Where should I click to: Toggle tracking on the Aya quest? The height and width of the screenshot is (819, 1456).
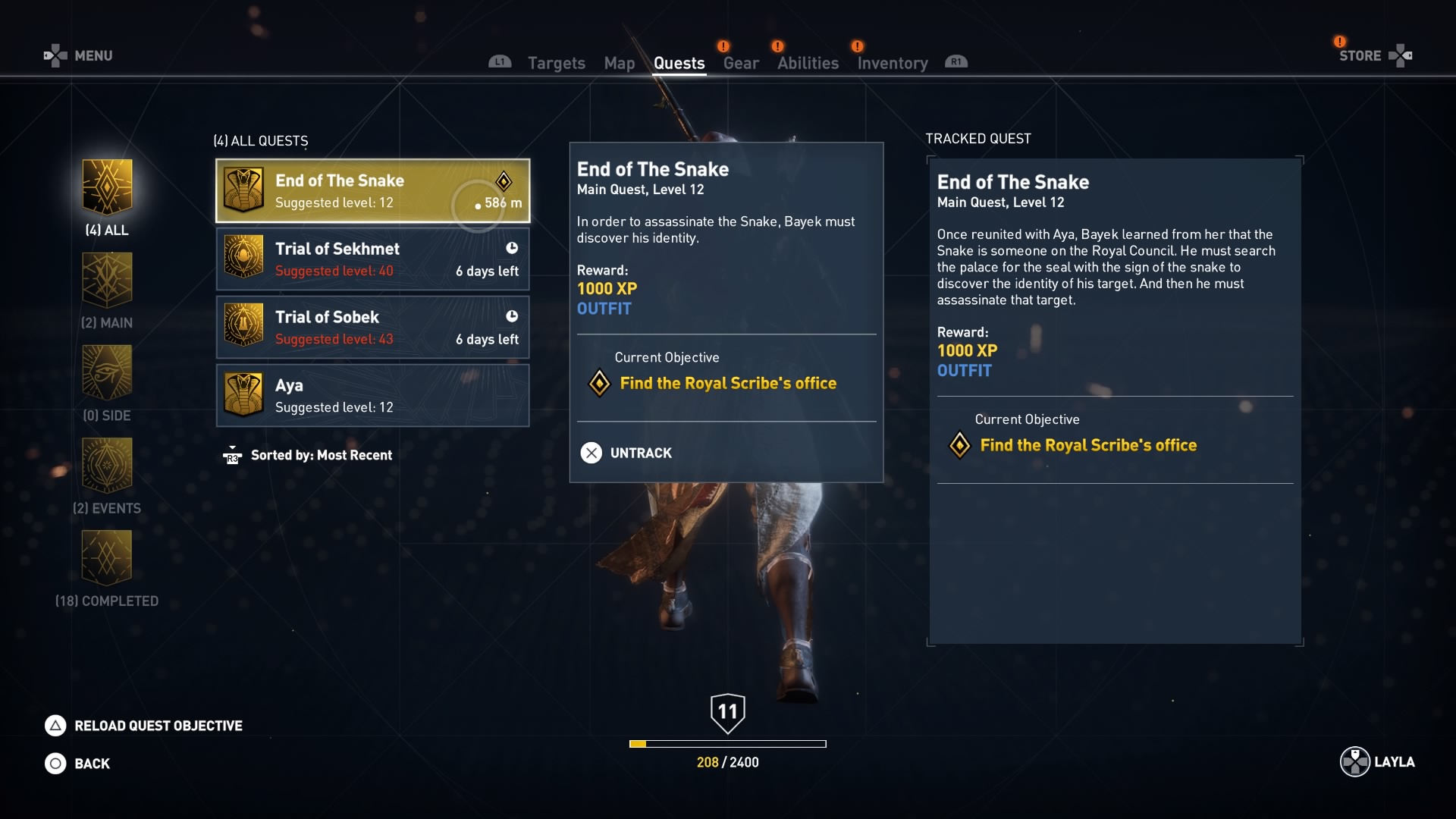372,395
